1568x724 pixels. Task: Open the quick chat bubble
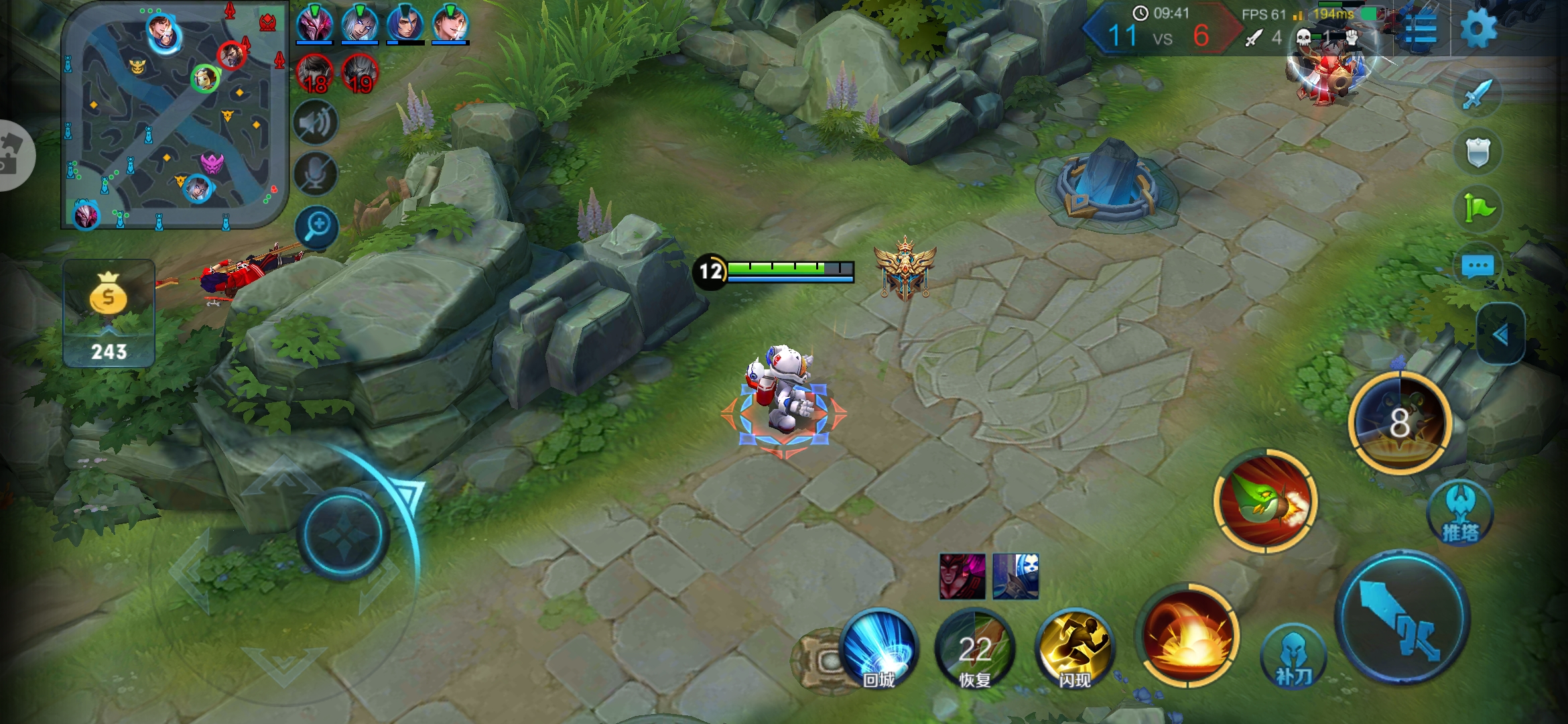1478,266
